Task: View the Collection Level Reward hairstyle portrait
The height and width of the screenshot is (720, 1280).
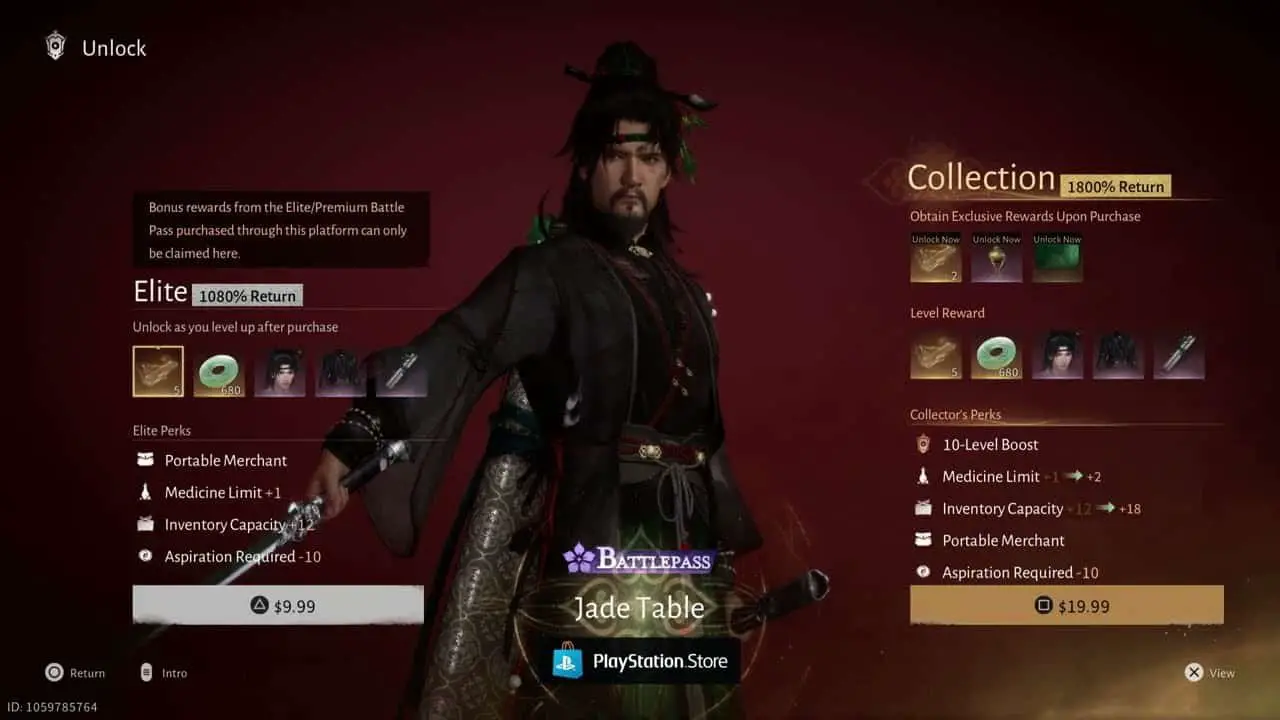Action: click(1057, 355)
